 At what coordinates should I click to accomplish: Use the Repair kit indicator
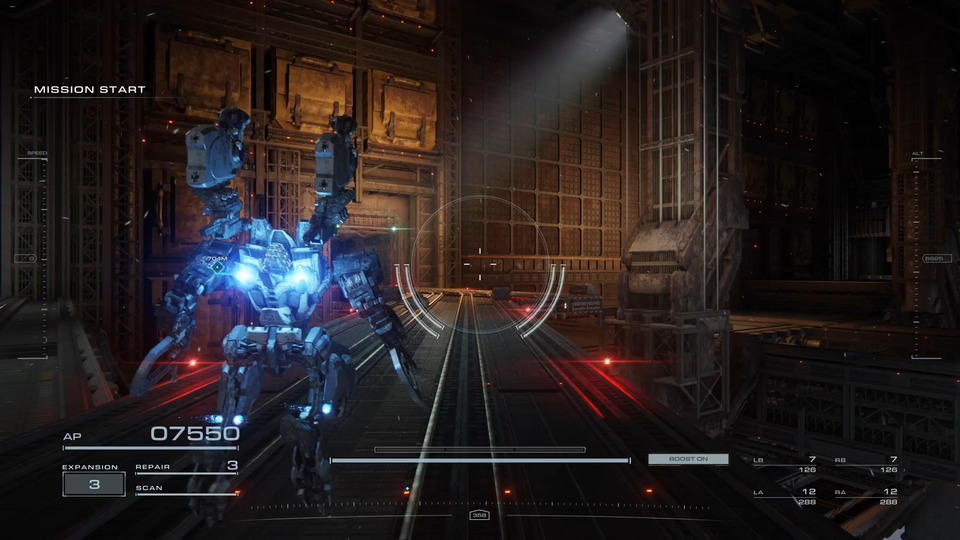pyautogui.click(x=187, y=466)
